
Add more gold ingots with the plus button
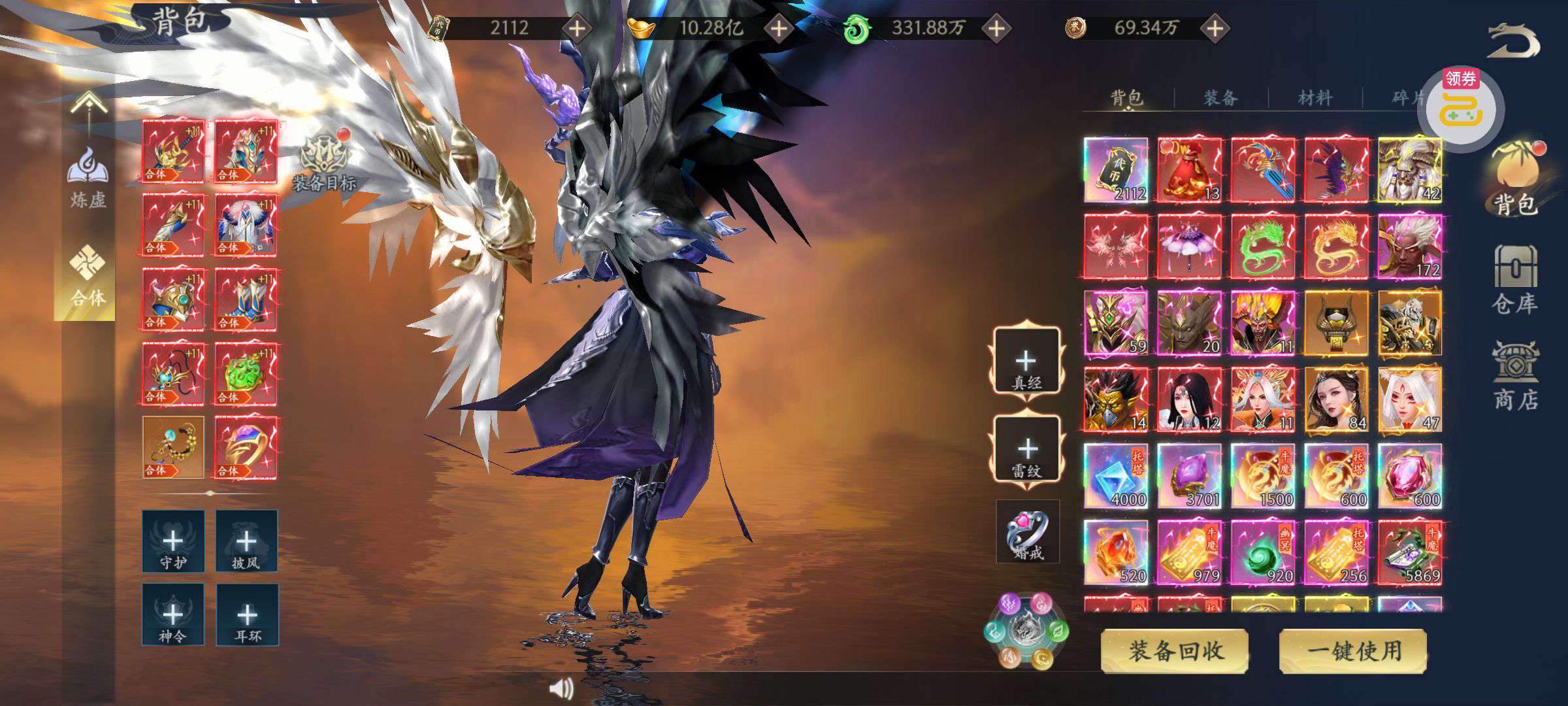[x=779, y=28]
